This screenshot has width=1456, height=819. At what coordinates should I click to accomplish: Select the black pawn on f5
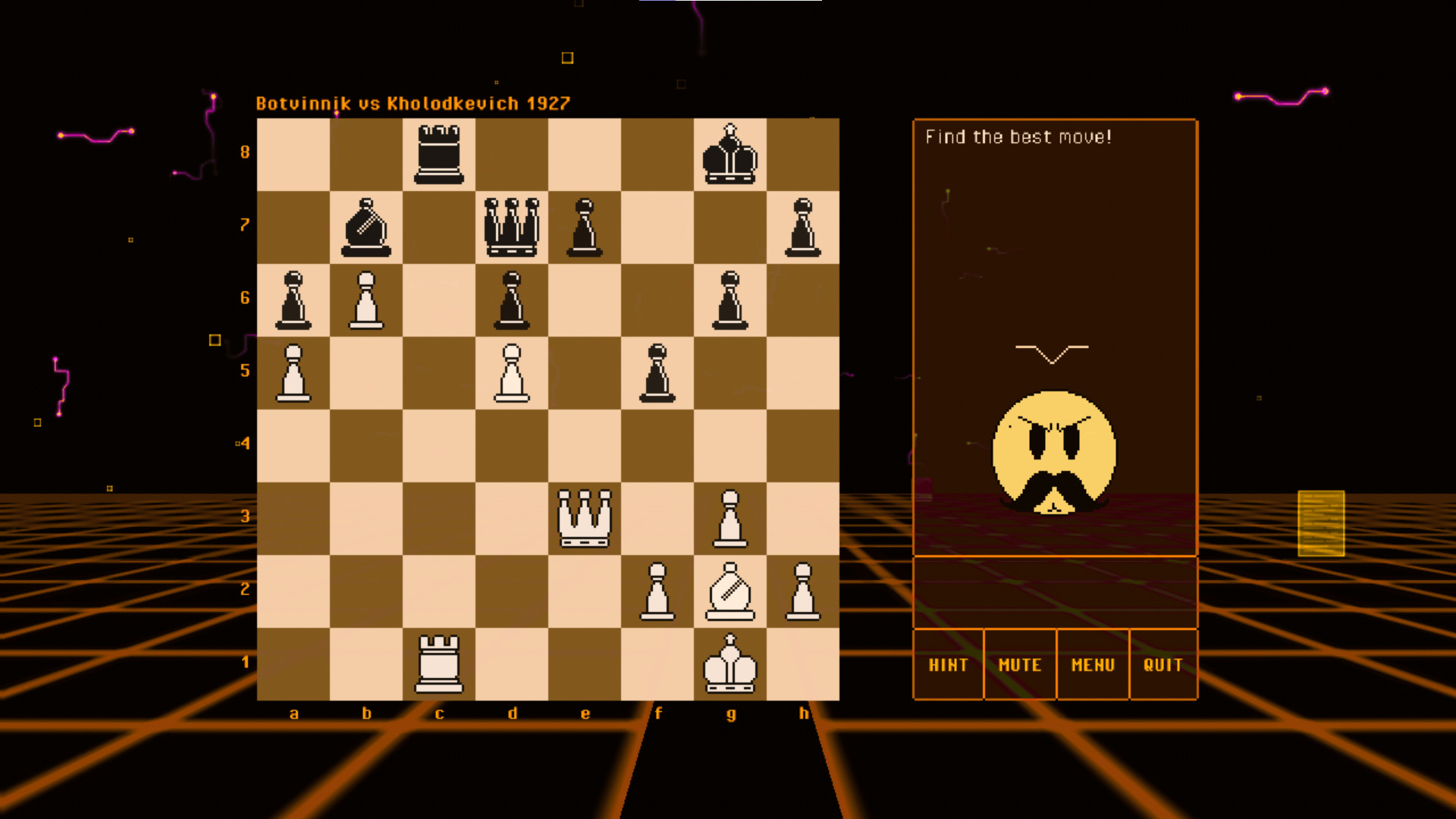(x=658, y=372)
